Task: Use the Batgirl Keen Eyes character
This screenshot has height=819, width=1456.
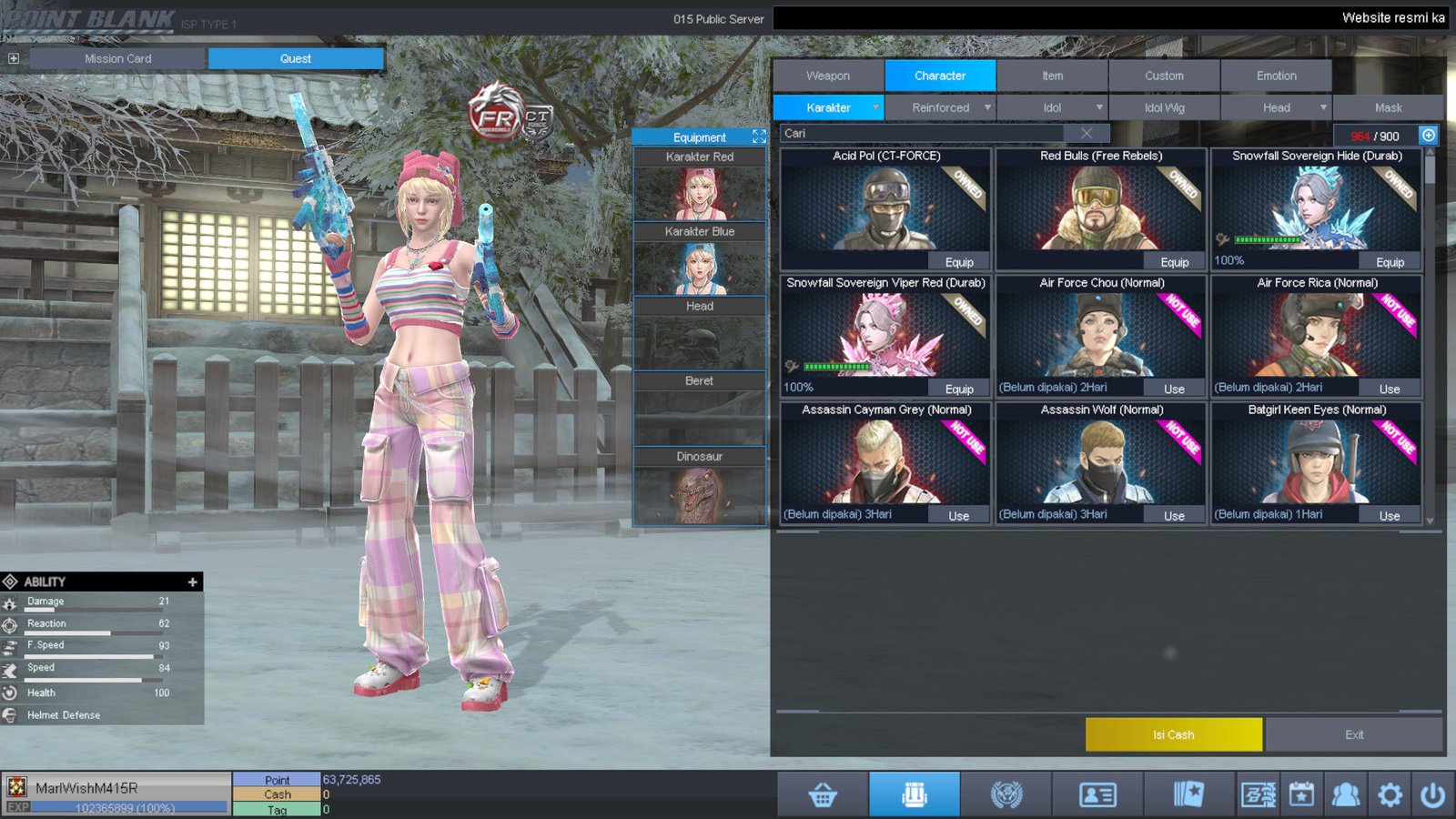Action: 1390,516
